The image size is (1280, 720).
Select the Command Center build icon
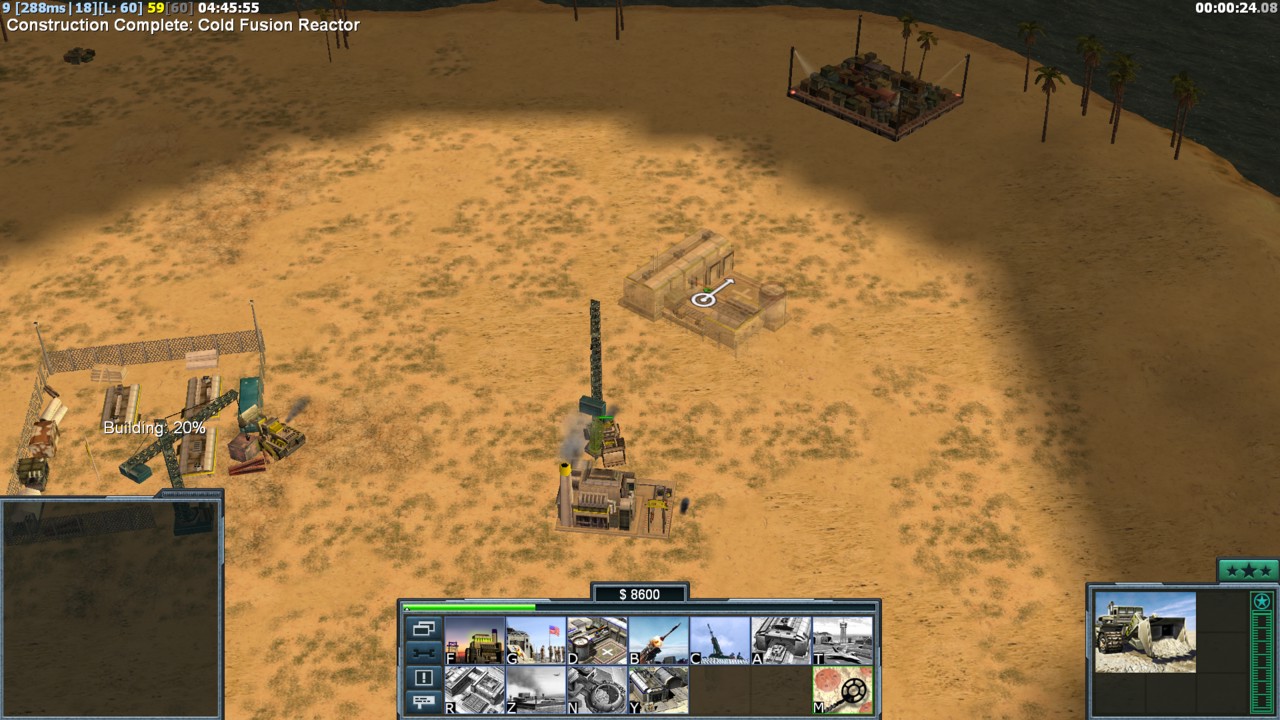658,690
